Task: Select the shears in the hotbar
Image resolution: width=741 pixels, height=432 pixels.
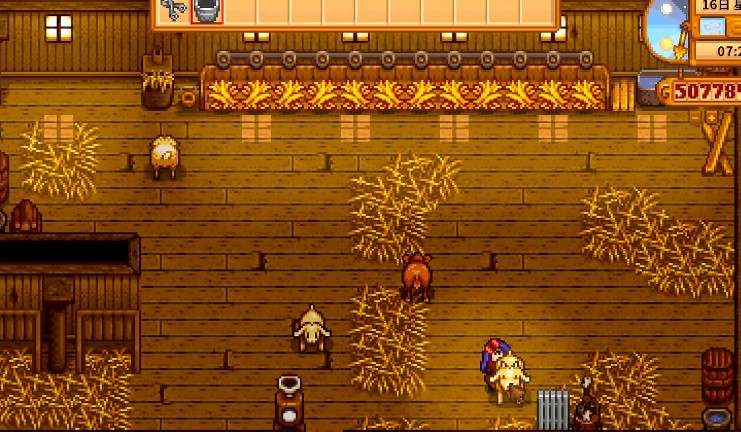Action: pos(173,11)
